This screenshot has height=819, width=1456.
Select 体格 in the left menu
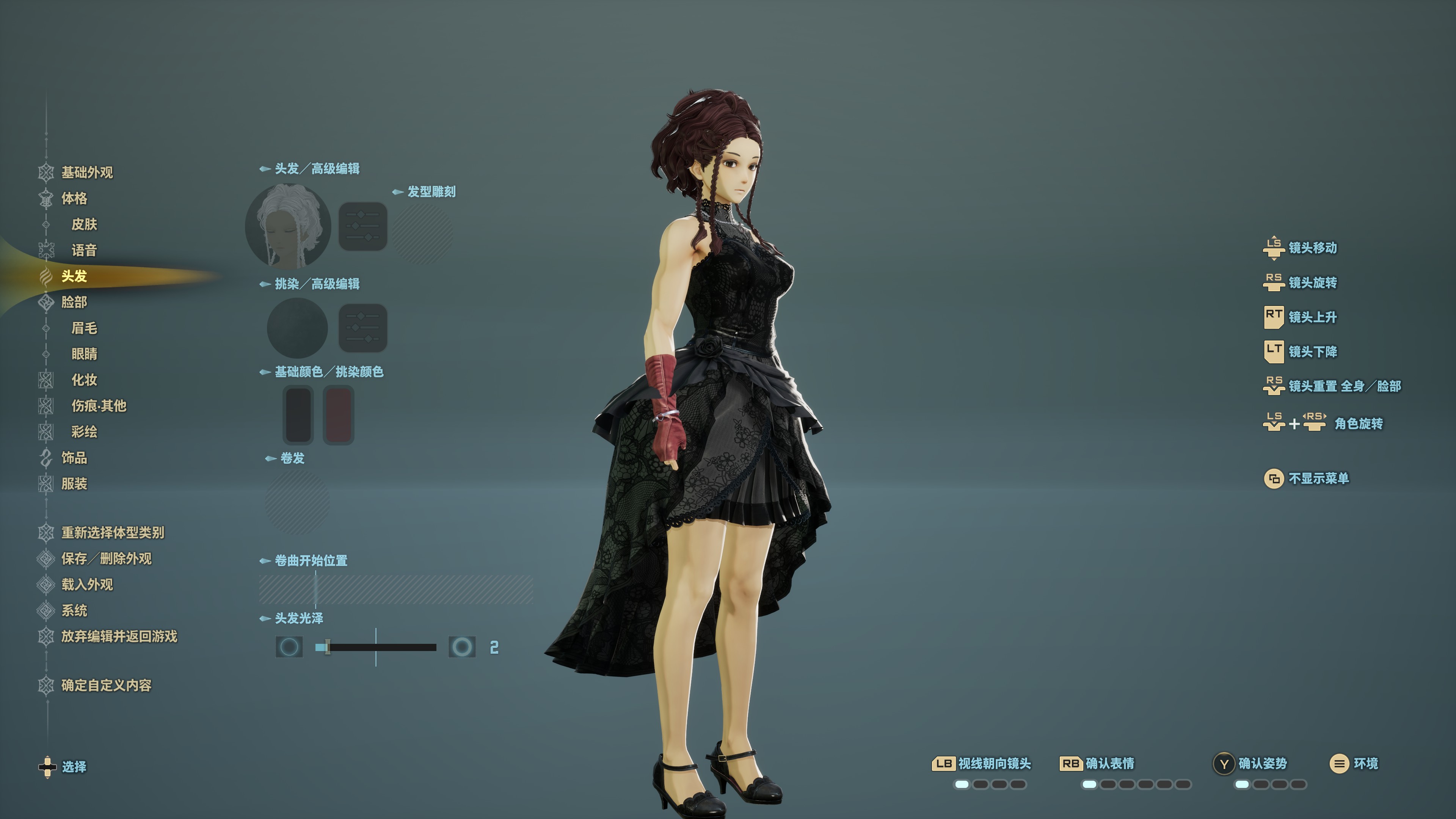[74, 198]
